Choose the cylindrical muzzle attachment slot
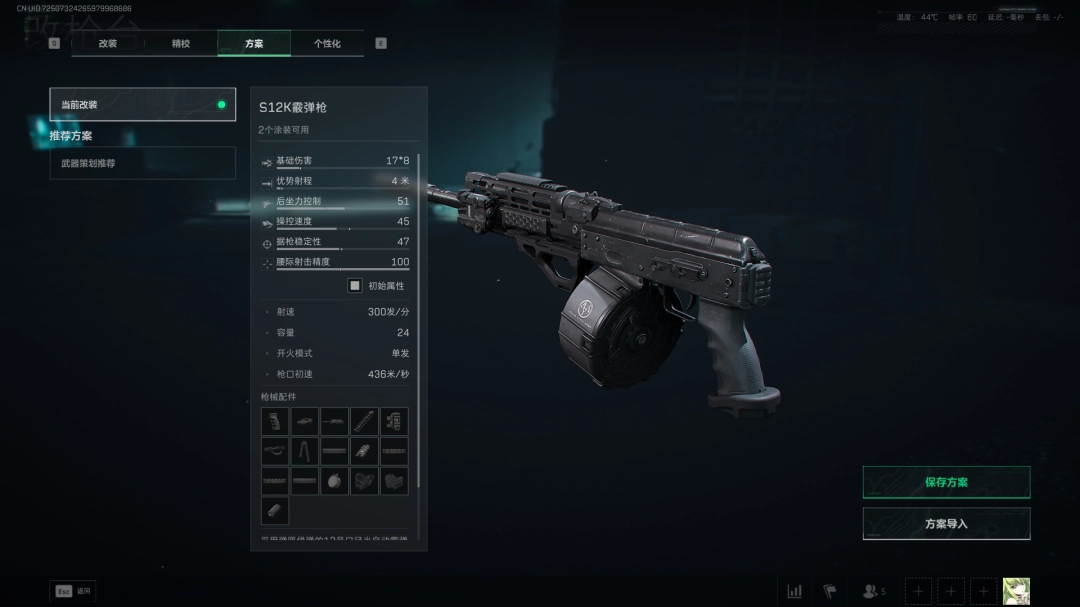1080x607 pixels. [x=275, y=511]
